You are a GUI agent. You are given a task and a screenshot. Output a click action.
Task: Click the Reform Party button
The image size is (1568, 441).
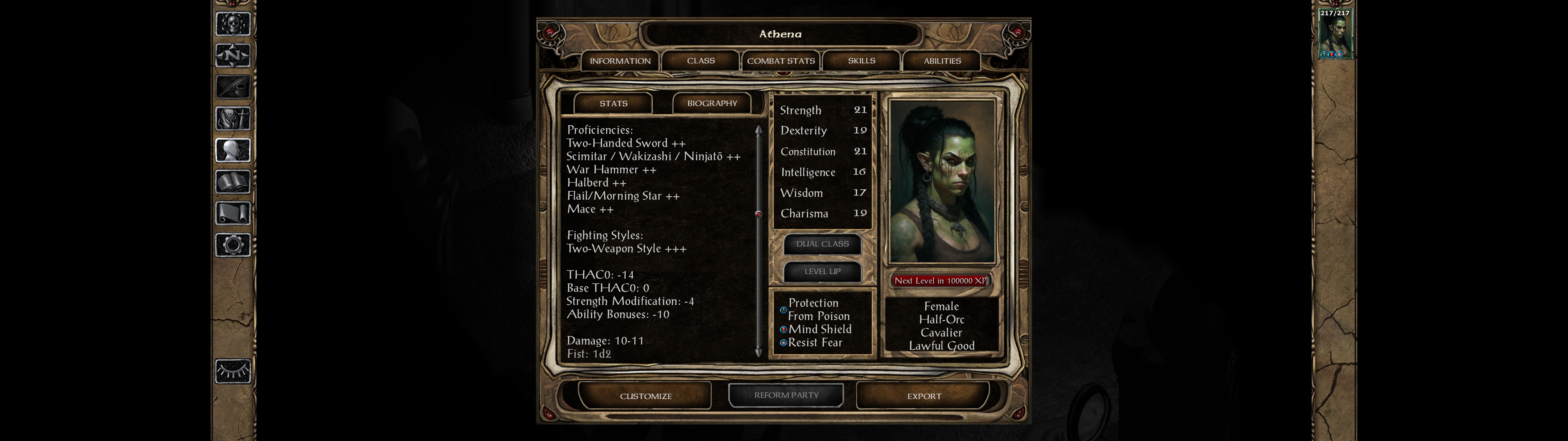click(786, 395)
